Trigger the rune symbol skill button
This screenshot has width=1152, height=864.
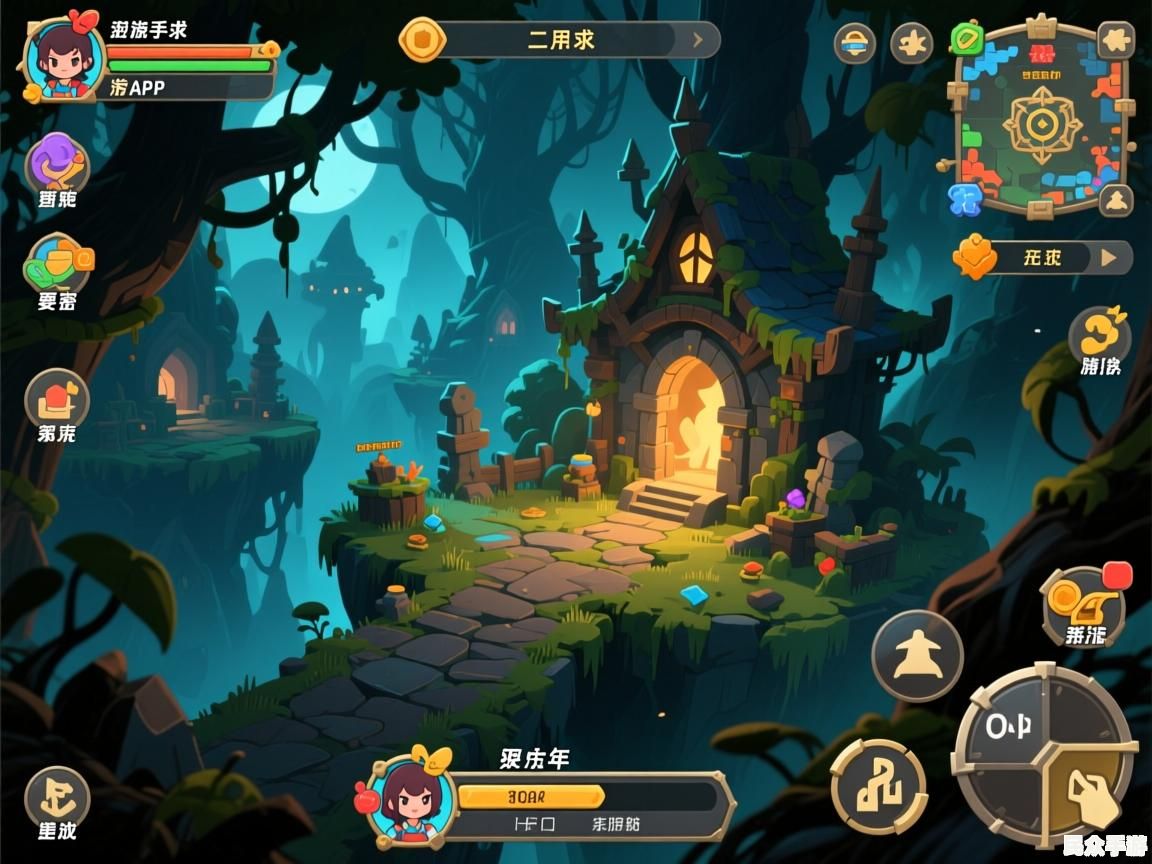[x=877, y=788]
